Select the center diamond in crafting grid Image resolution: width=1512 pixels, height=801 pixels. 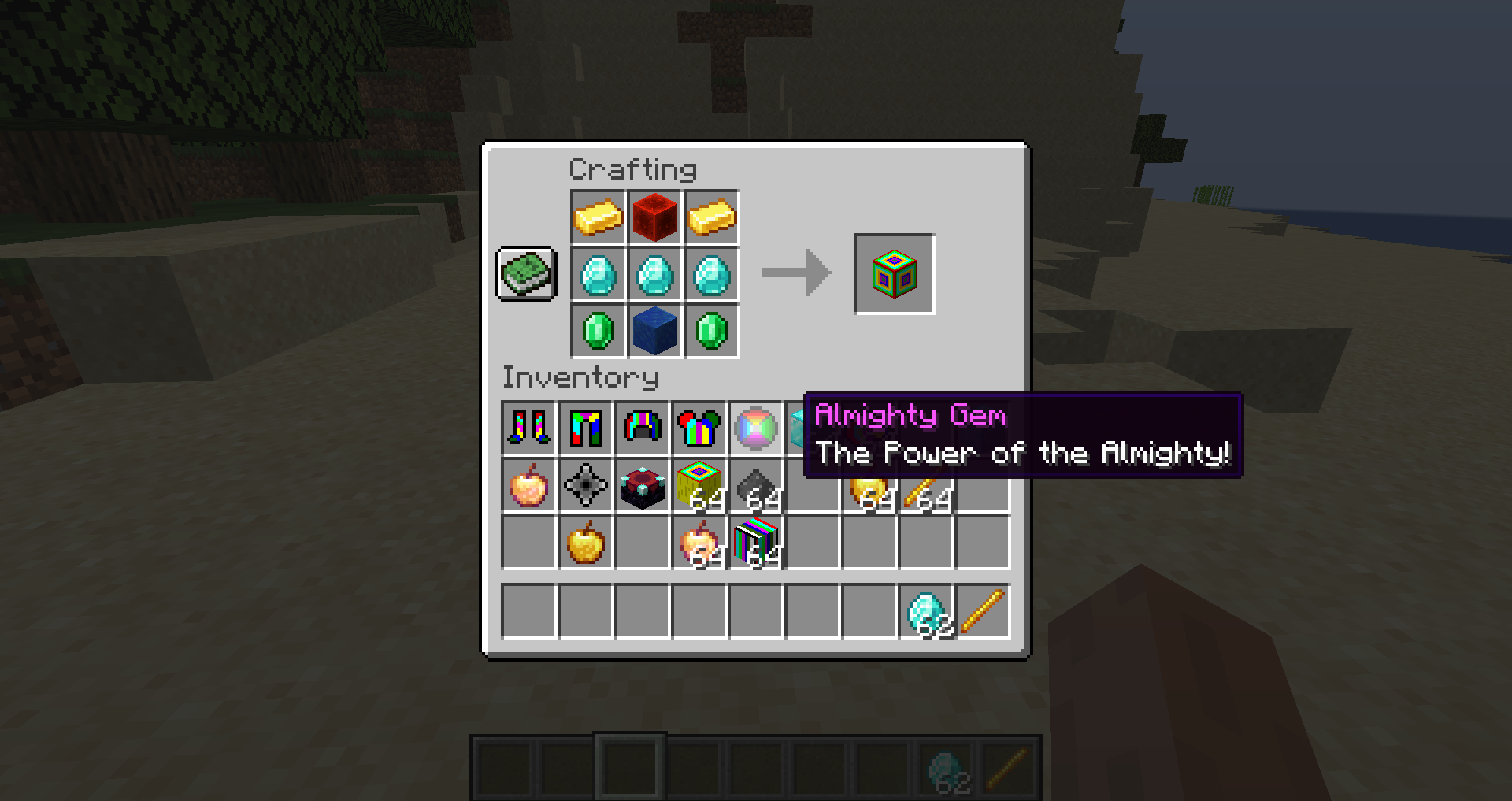pyautogui.click(x=654, y=274)
